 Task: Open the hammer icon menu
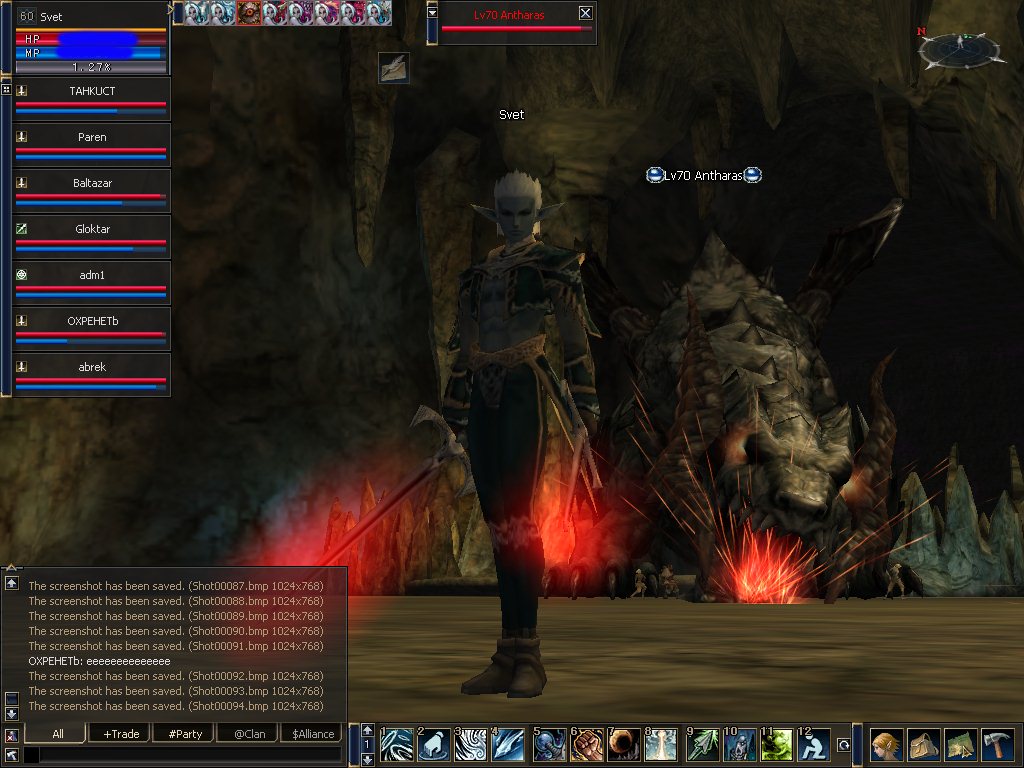tap(999, 745)
